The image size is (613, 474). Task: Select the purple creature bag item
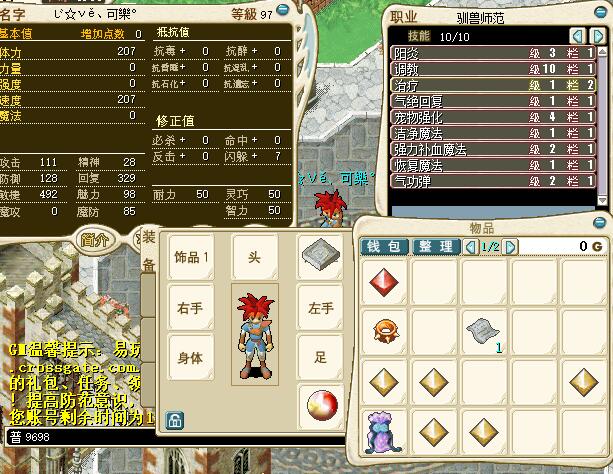[x=383, y=430]
